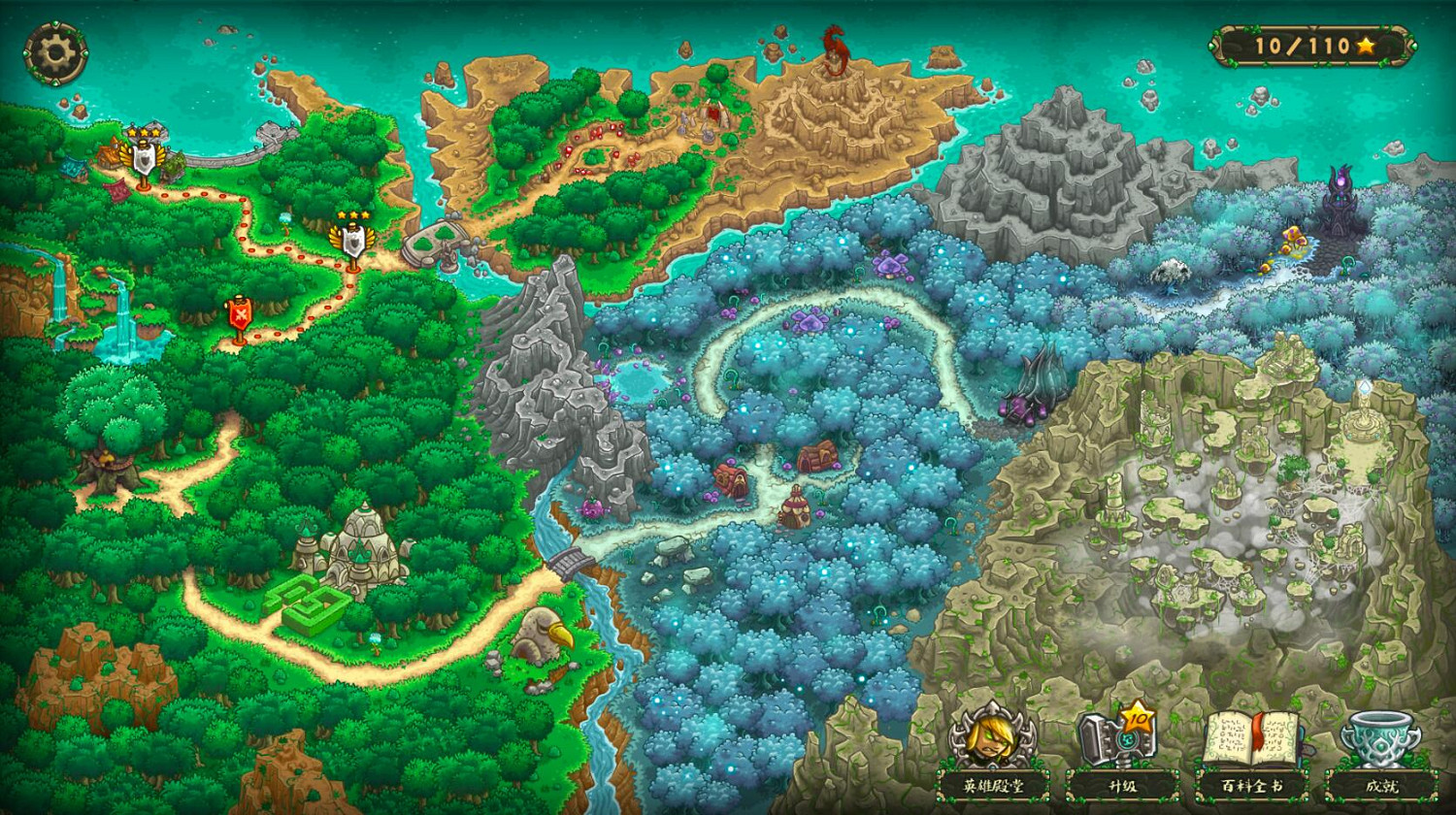Select the hammer upgrades icon
This screenshot has width=1456, height=815.
pyautogui.click(x=1114, y=742)
